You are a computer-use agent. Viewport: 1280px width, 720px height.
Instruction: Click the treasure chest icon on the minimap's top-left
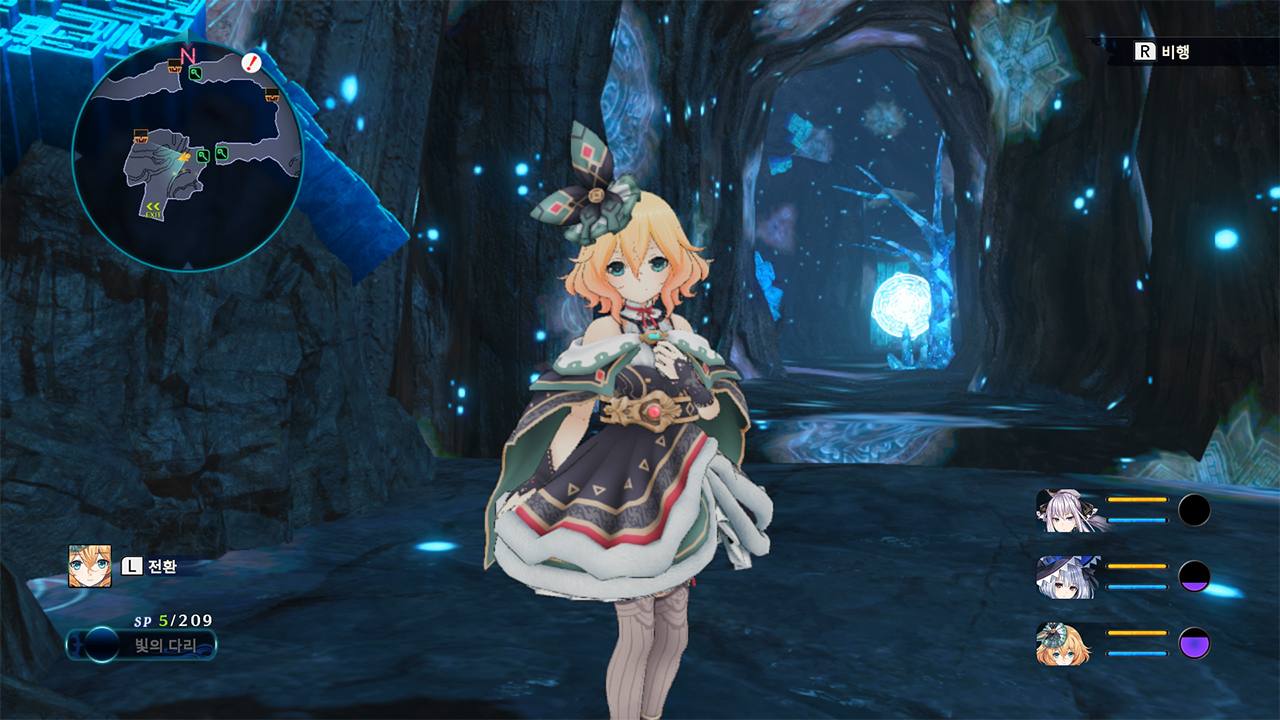(173, 66)
